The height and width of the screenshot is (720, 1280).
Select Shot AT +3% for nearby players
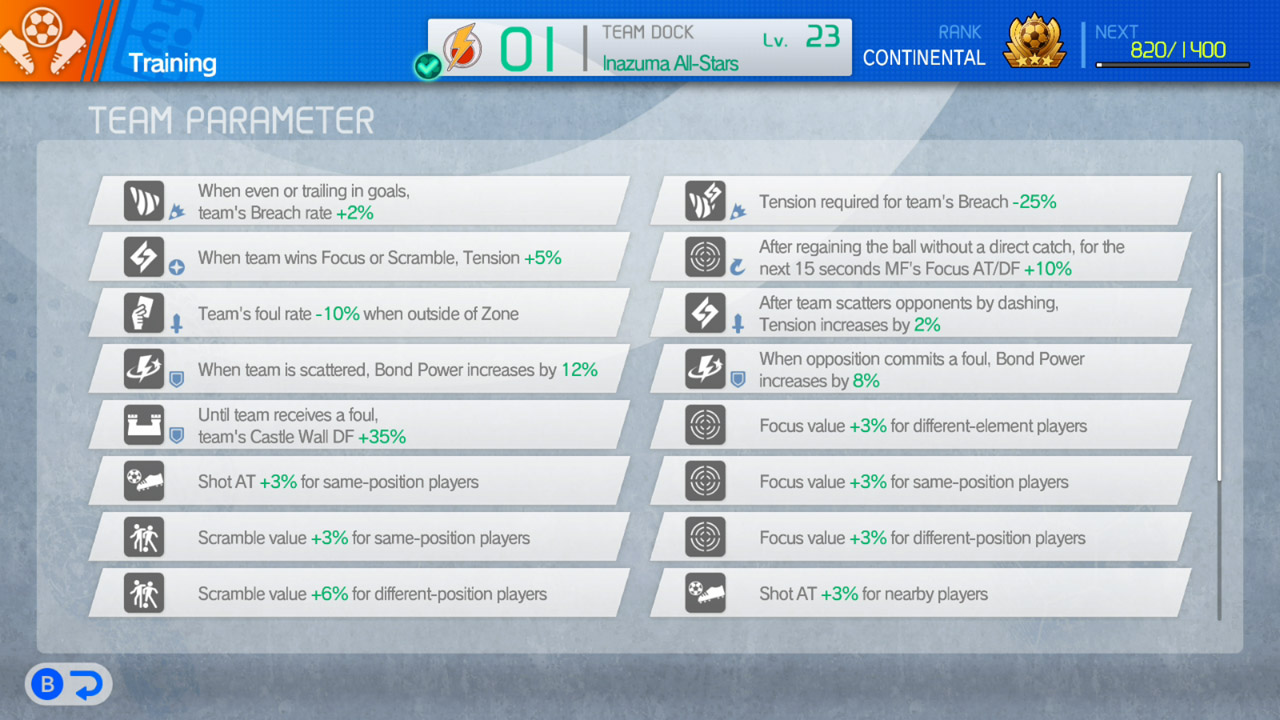[920, 593]
